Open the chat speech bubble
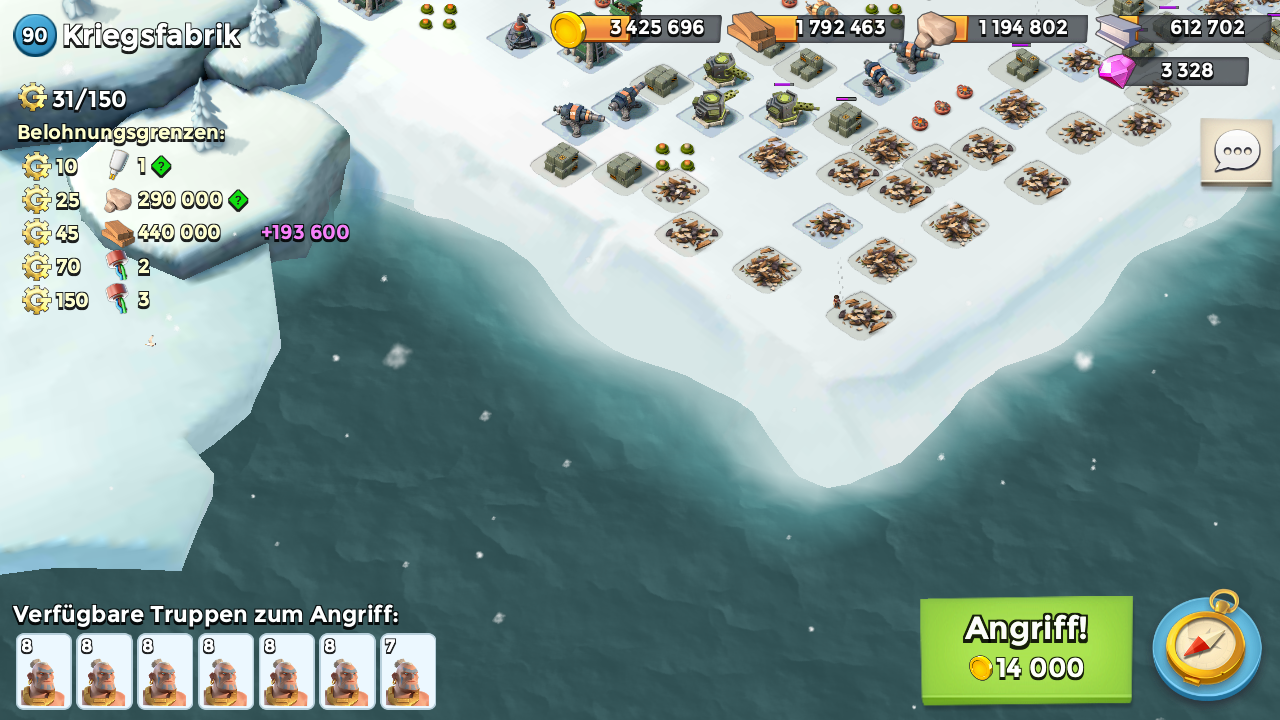The width and height of the screenshot is (1280, 720). click(x=1236, y=152)
